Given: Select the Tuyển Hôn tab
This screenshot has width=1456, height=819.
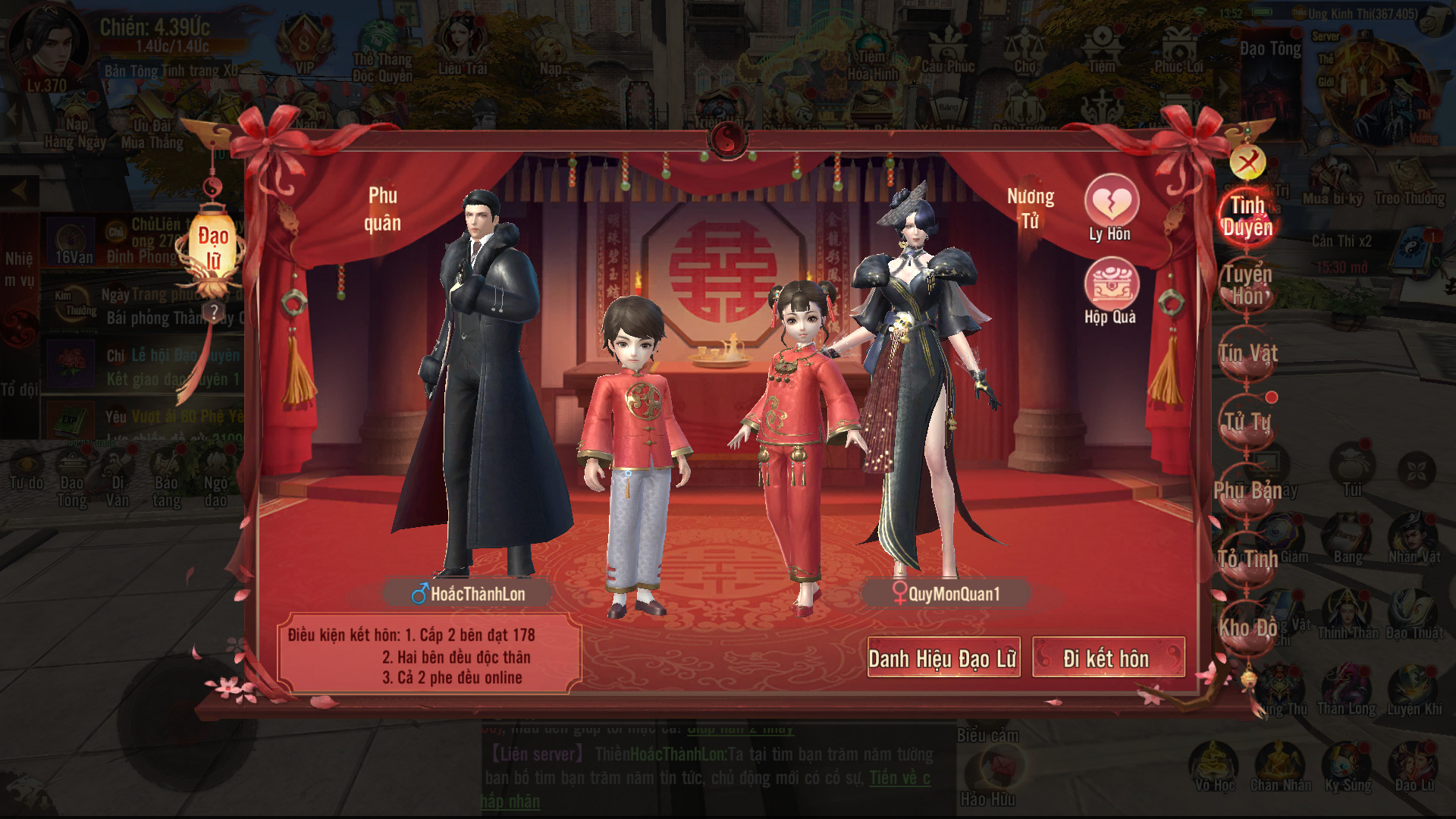Looking at the screenshot, I should click(x=1247, y=285).
